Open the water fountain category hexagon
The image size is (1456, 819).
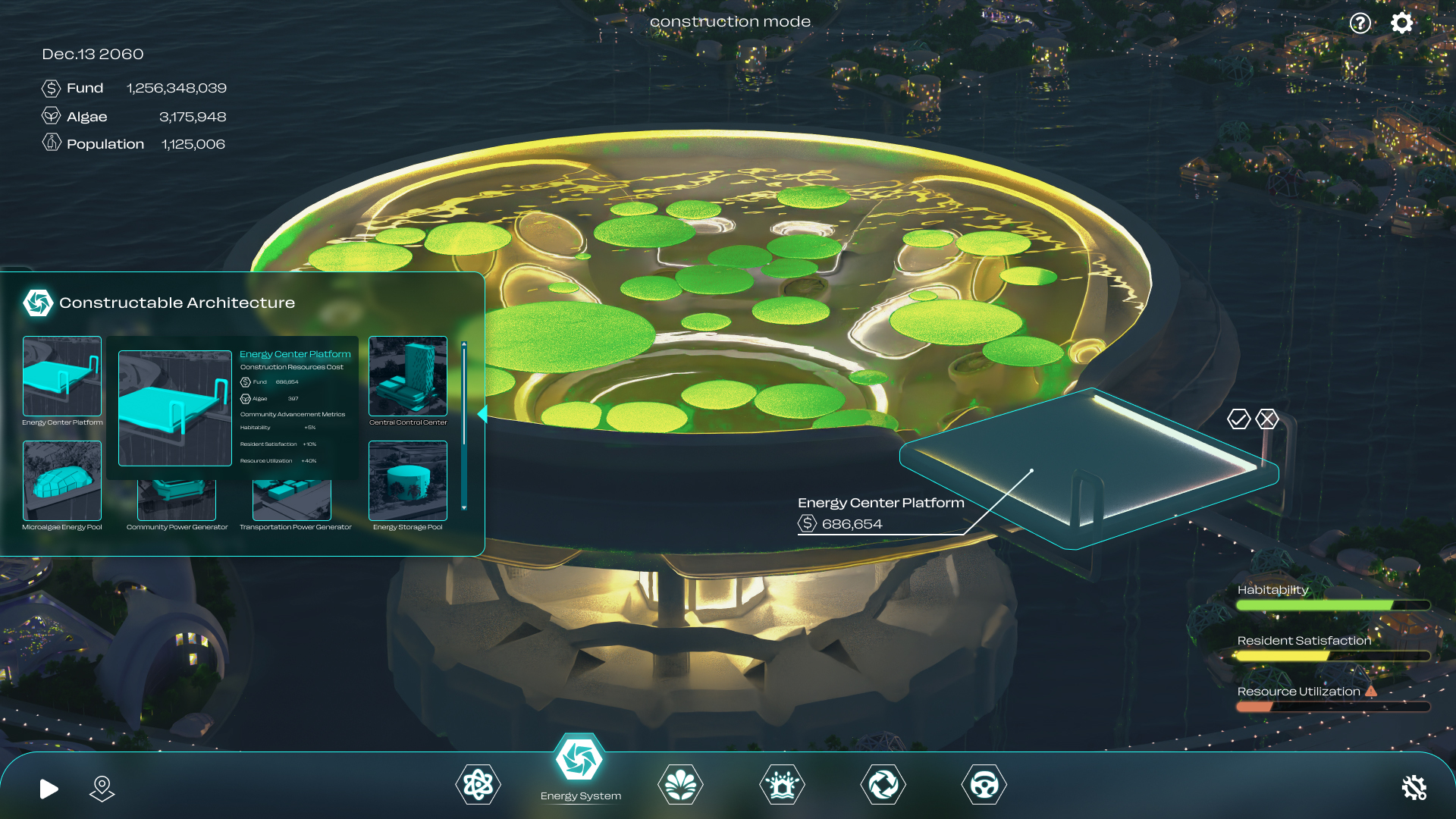click(782, 785)
